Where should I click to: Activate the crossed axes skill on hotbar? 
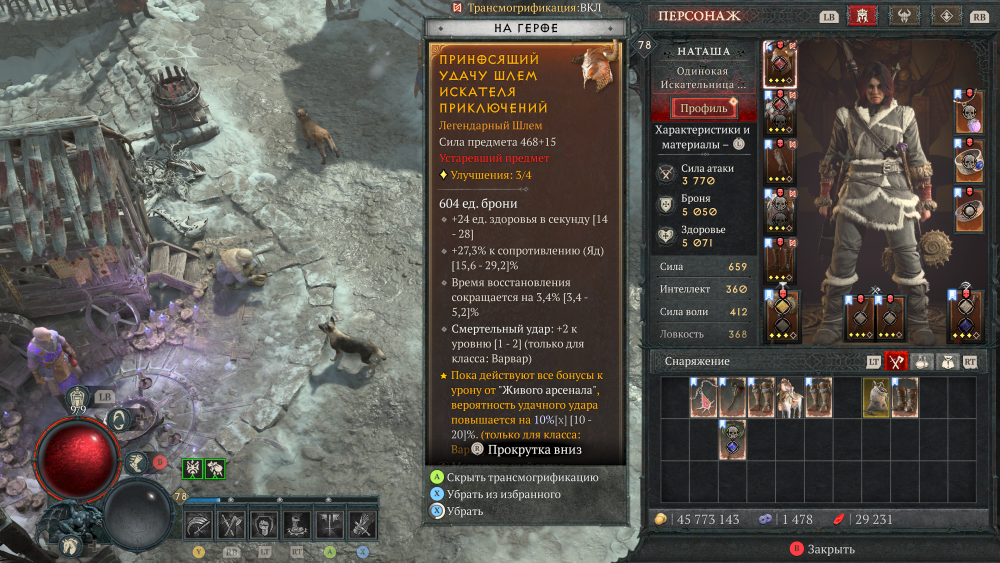coord(232,522)
